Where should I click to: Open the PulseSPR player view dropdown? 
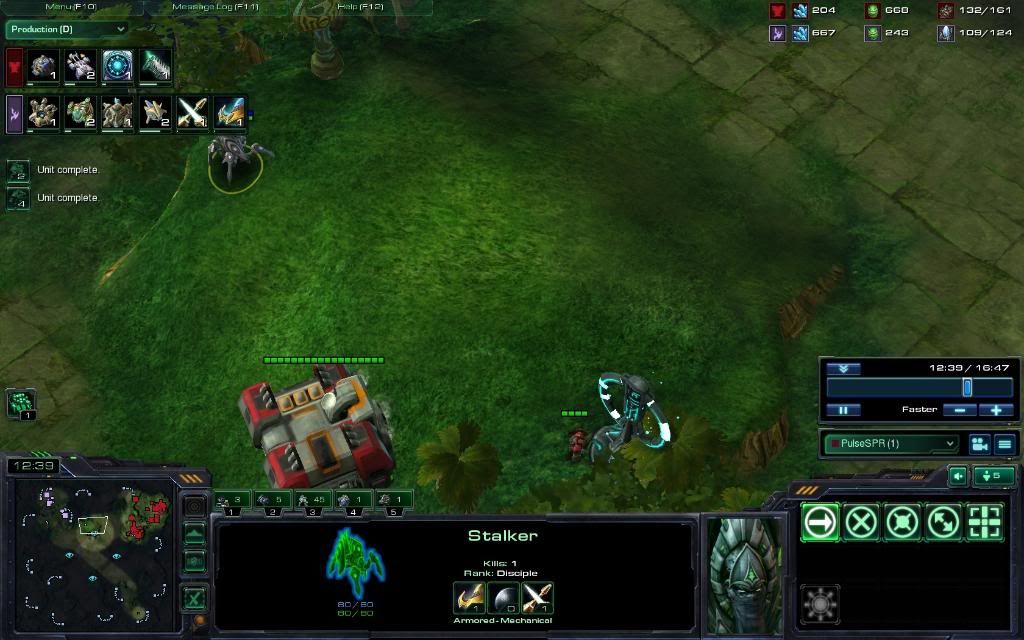pos(890,443)
